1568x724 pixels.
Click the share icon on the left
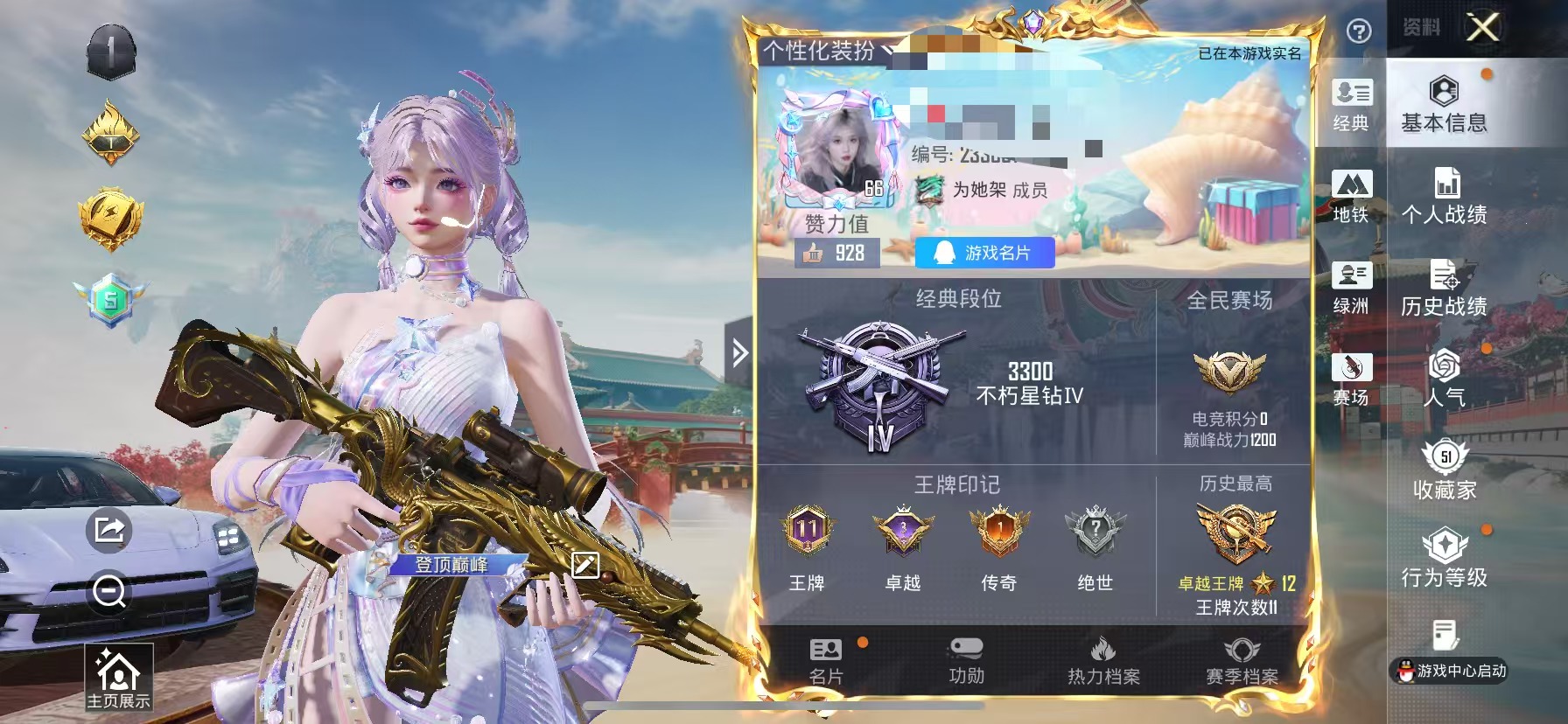[x=108, y=529]
